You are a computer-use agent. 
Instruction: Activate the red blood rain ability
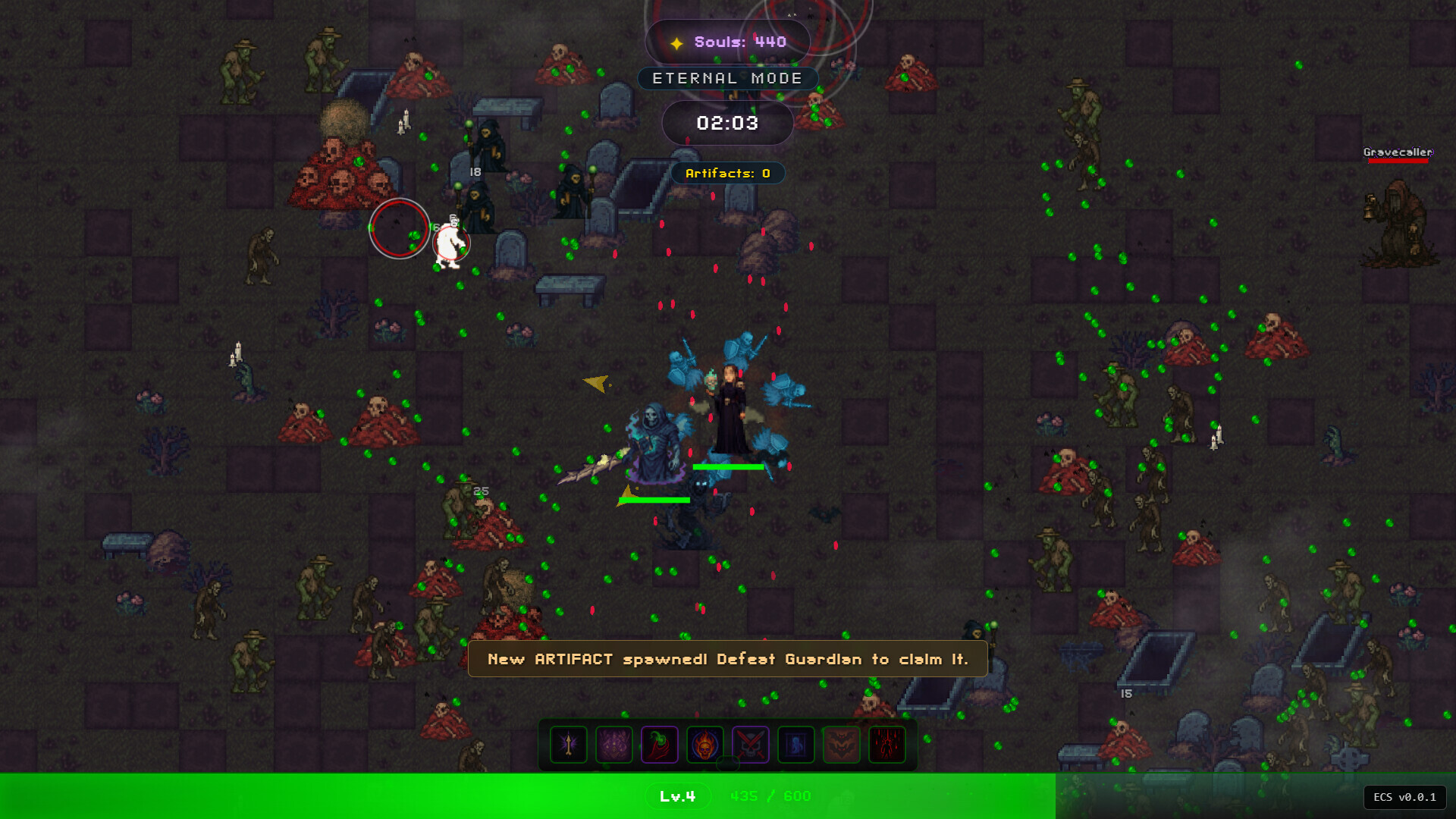887,745
